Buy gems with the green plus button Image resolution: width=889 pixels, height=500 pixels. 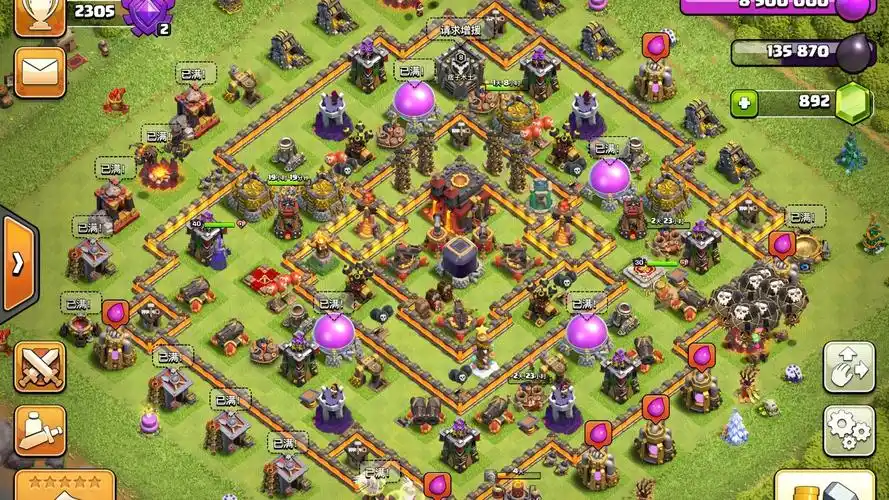tap(743, 102)
